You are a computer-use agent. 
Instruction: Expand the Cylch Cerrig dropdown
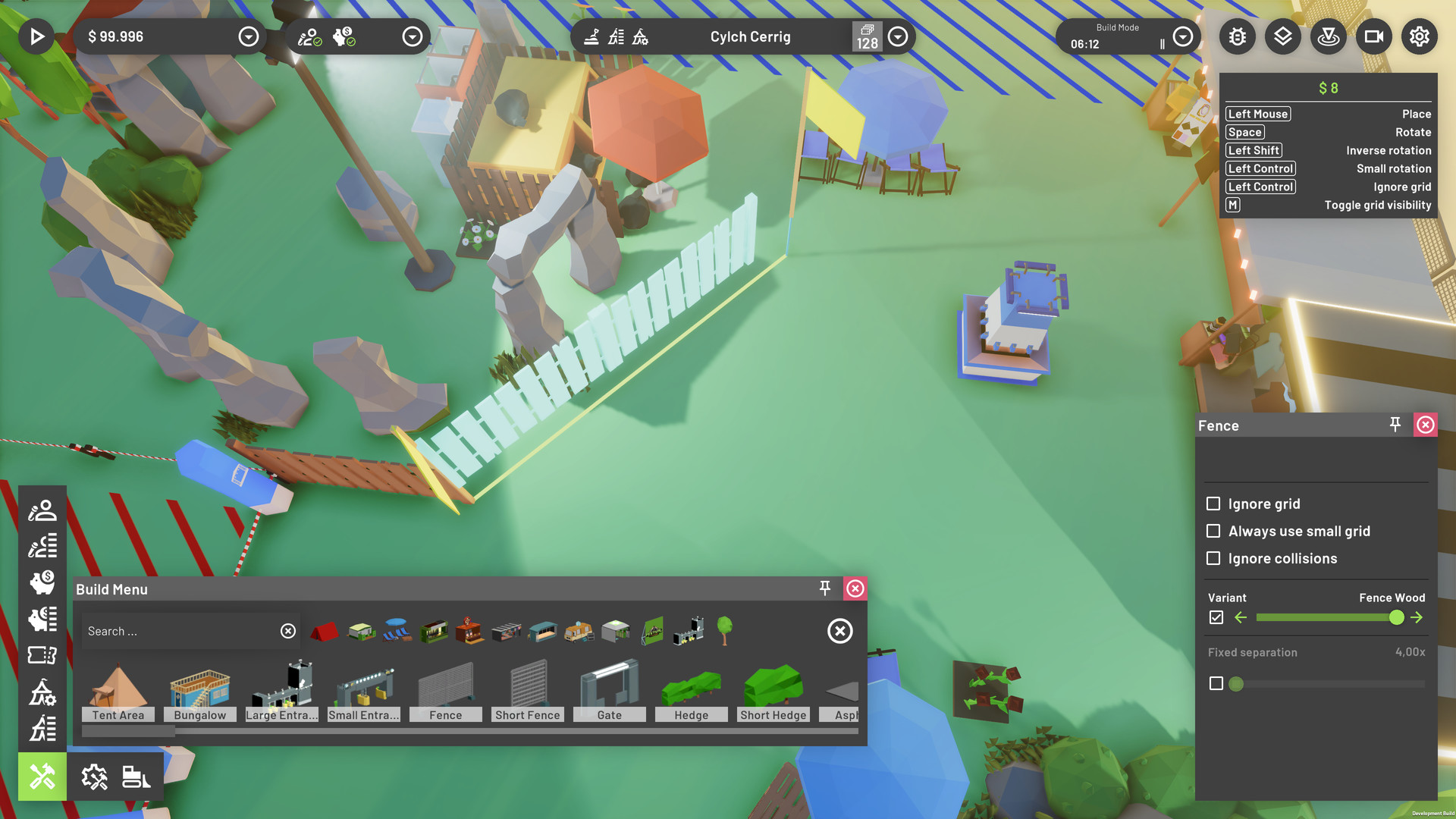[897, 36]
